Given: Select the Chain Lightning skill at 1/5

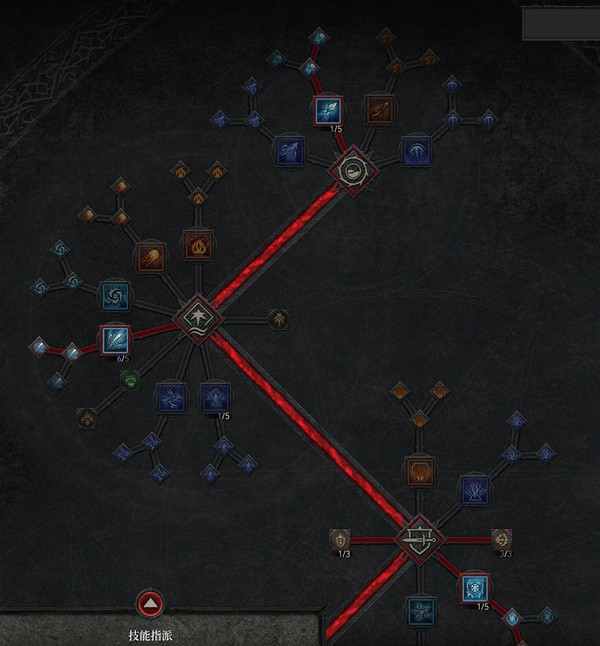Looking at the screenshot, I should 214,397.
